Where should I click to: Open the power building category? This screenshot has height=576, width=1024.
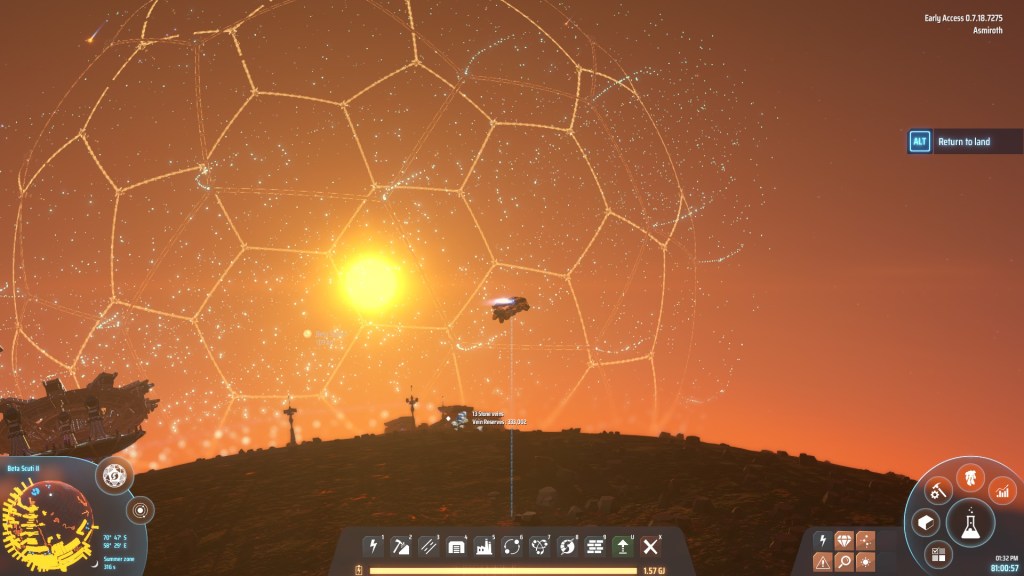point(374,546)
